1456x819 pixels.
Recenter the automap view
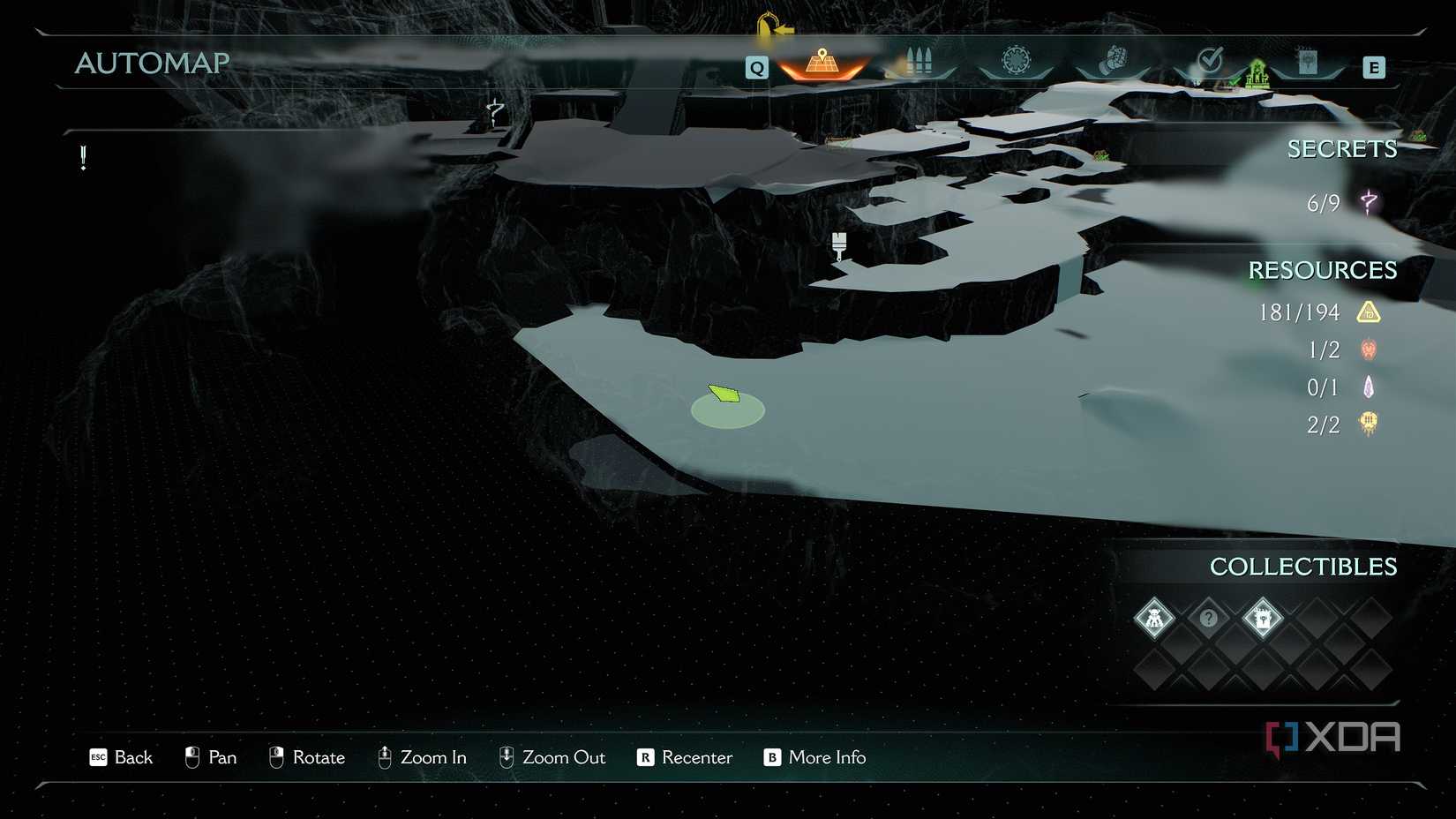685,757
